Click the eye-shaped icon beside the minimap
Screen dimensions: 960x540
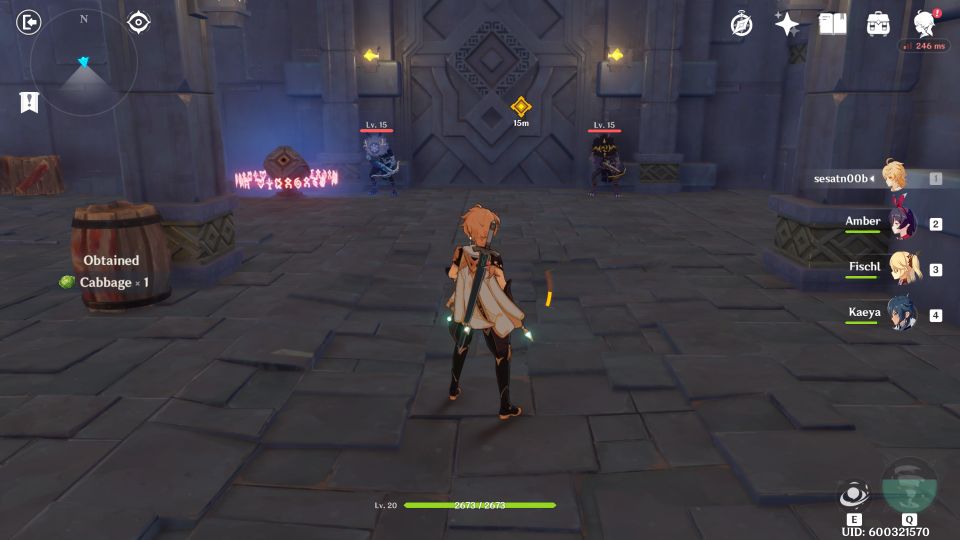138,22
